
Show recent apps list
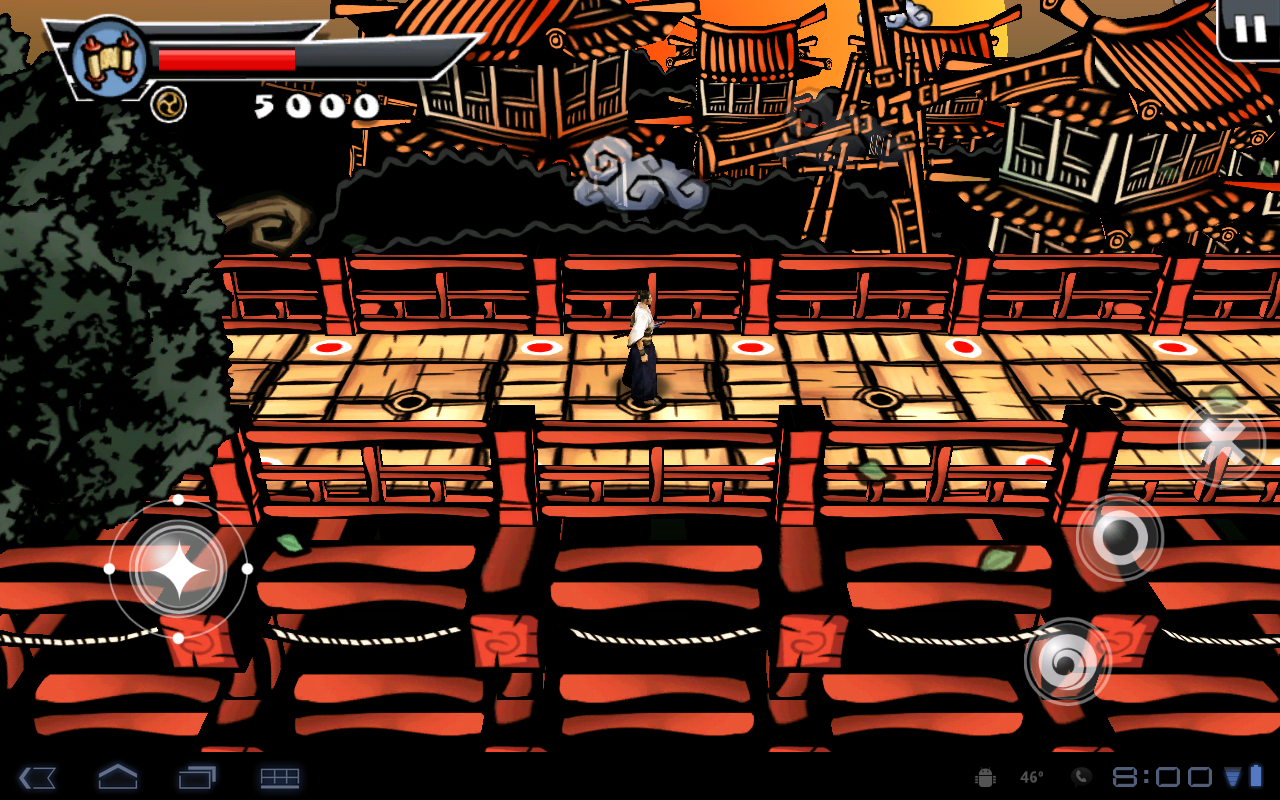click(x=197, y=777)
